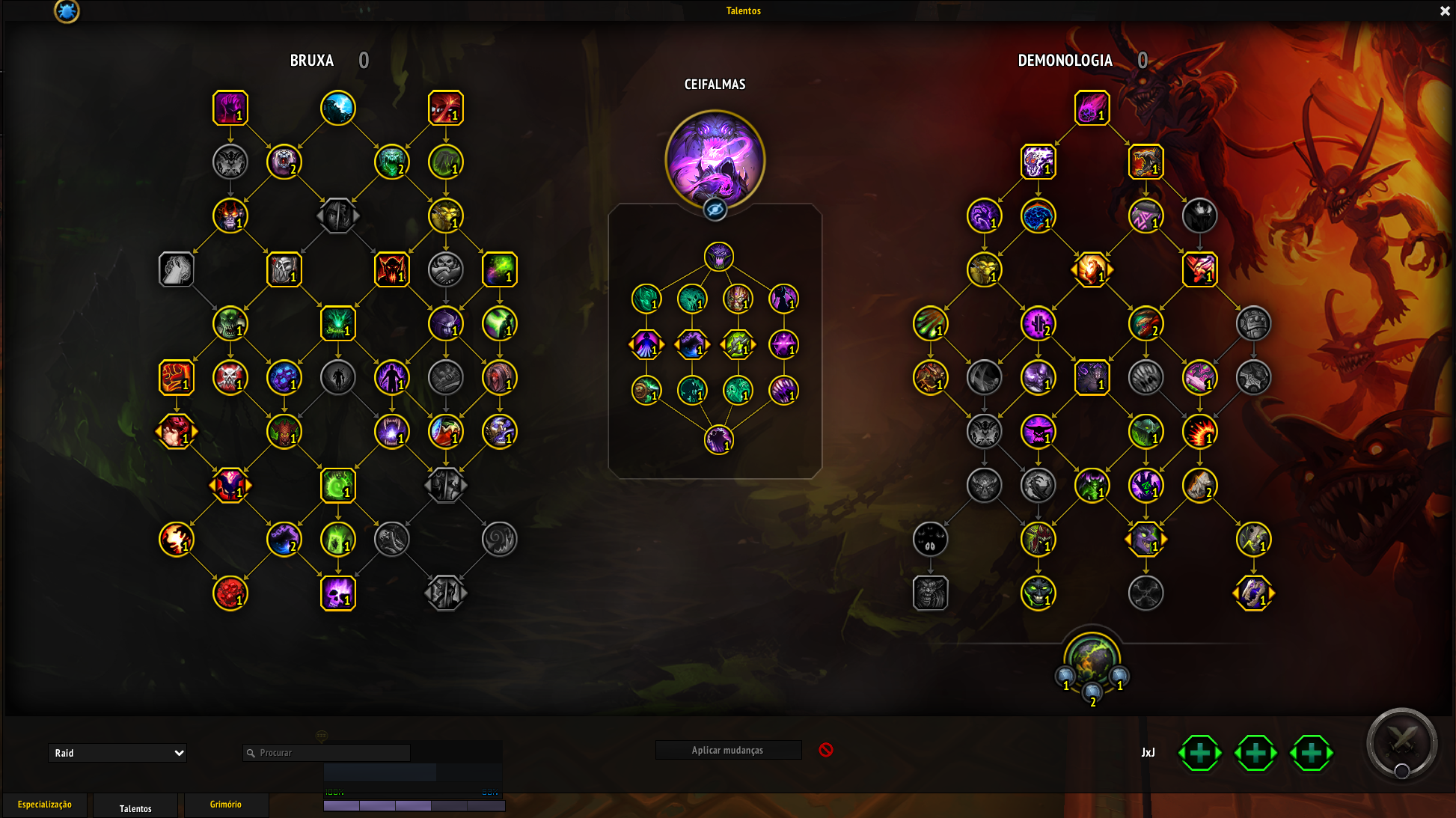
Task: Toggle the eye icon under Ceifalmas portrait
Action: (715, 210)
